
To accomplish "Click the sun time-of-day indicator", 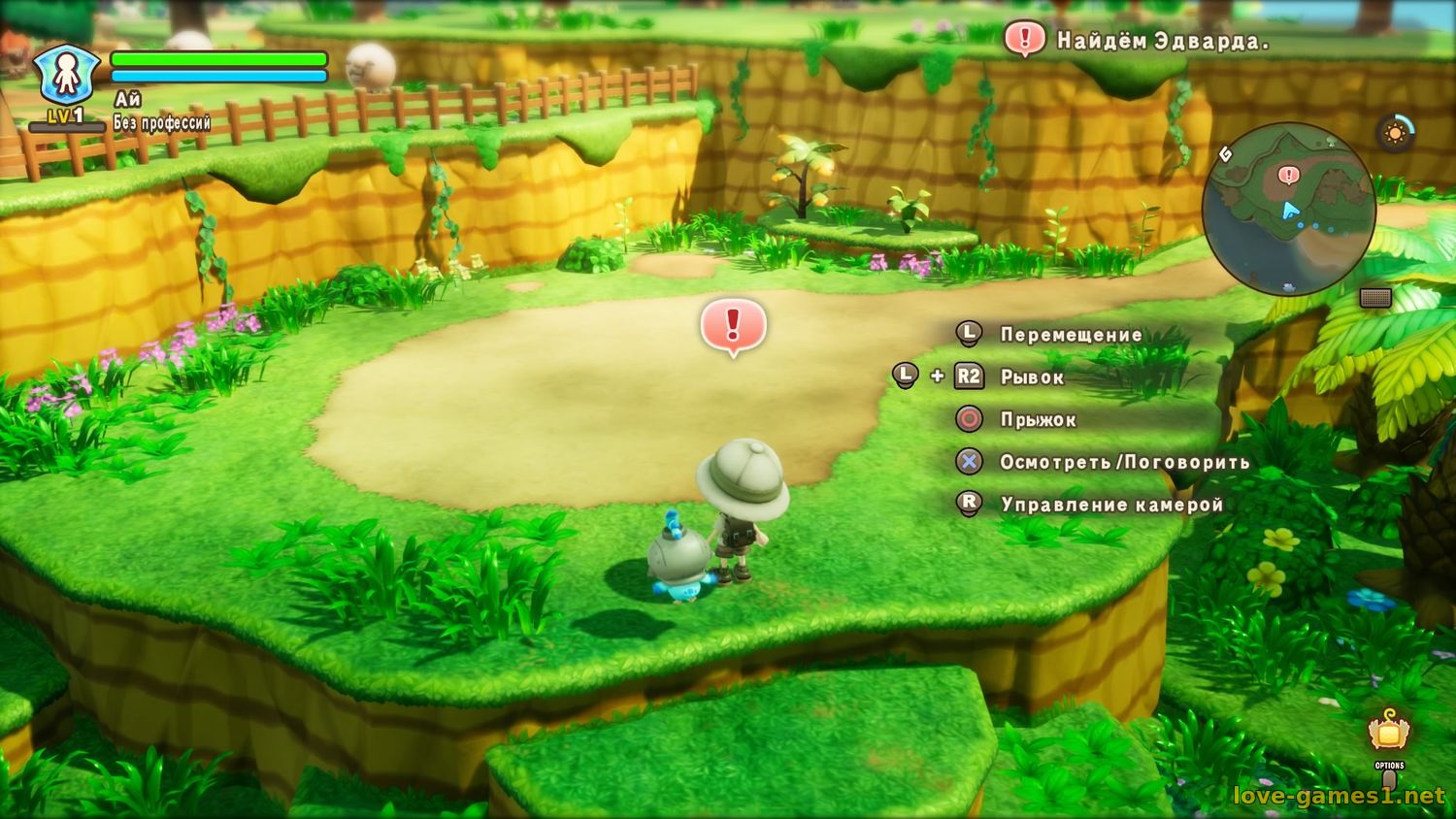I will (1395, 133).
